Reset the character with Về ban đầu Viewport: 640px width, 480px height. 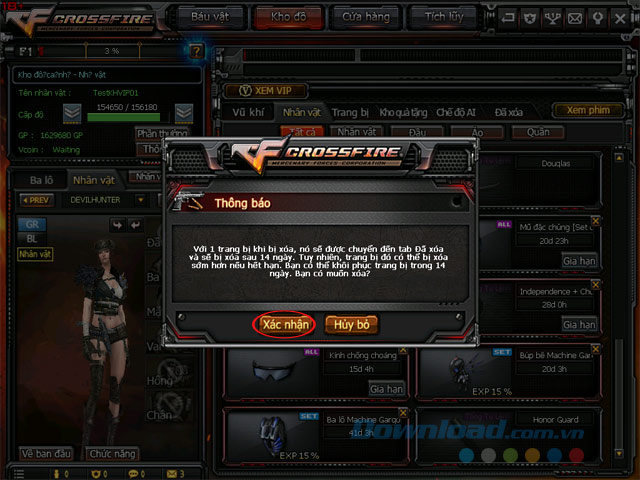[45, 452]
